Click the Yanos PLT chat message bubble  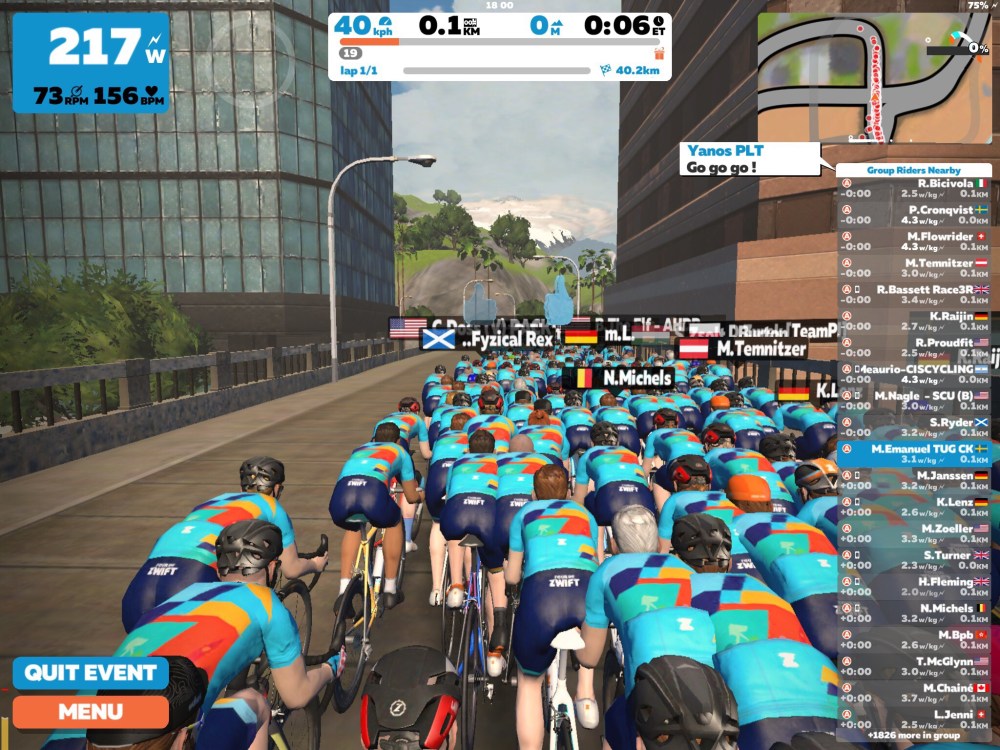[748, 159]
